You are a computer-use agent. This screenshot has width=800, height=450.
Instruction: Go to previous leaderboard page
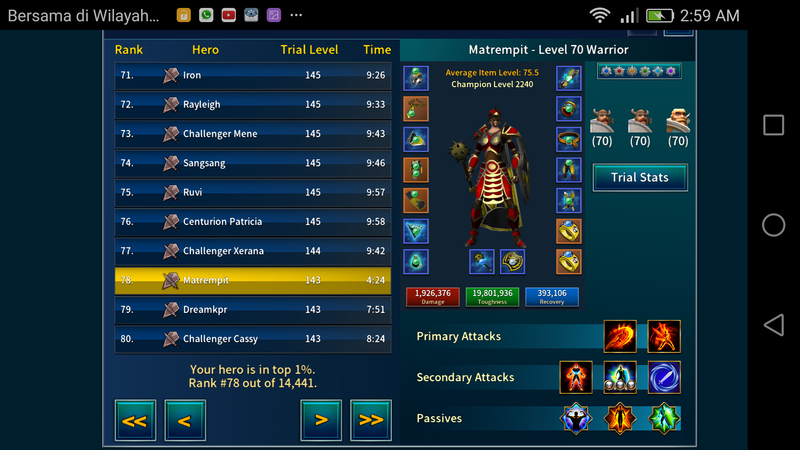184,420
